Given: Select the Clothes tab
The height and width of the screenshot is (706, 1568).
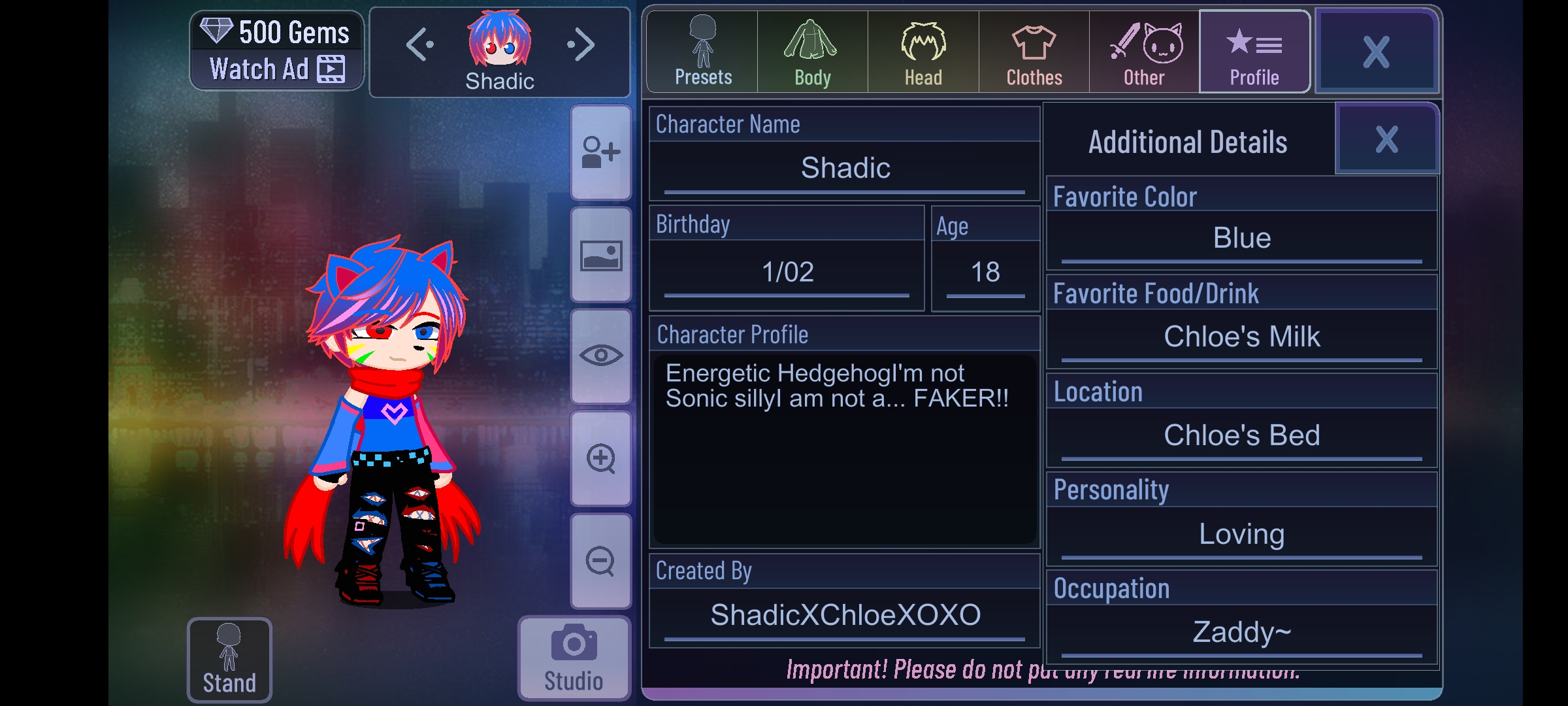Looking at the screenshot, I should tap(1034, 52).
